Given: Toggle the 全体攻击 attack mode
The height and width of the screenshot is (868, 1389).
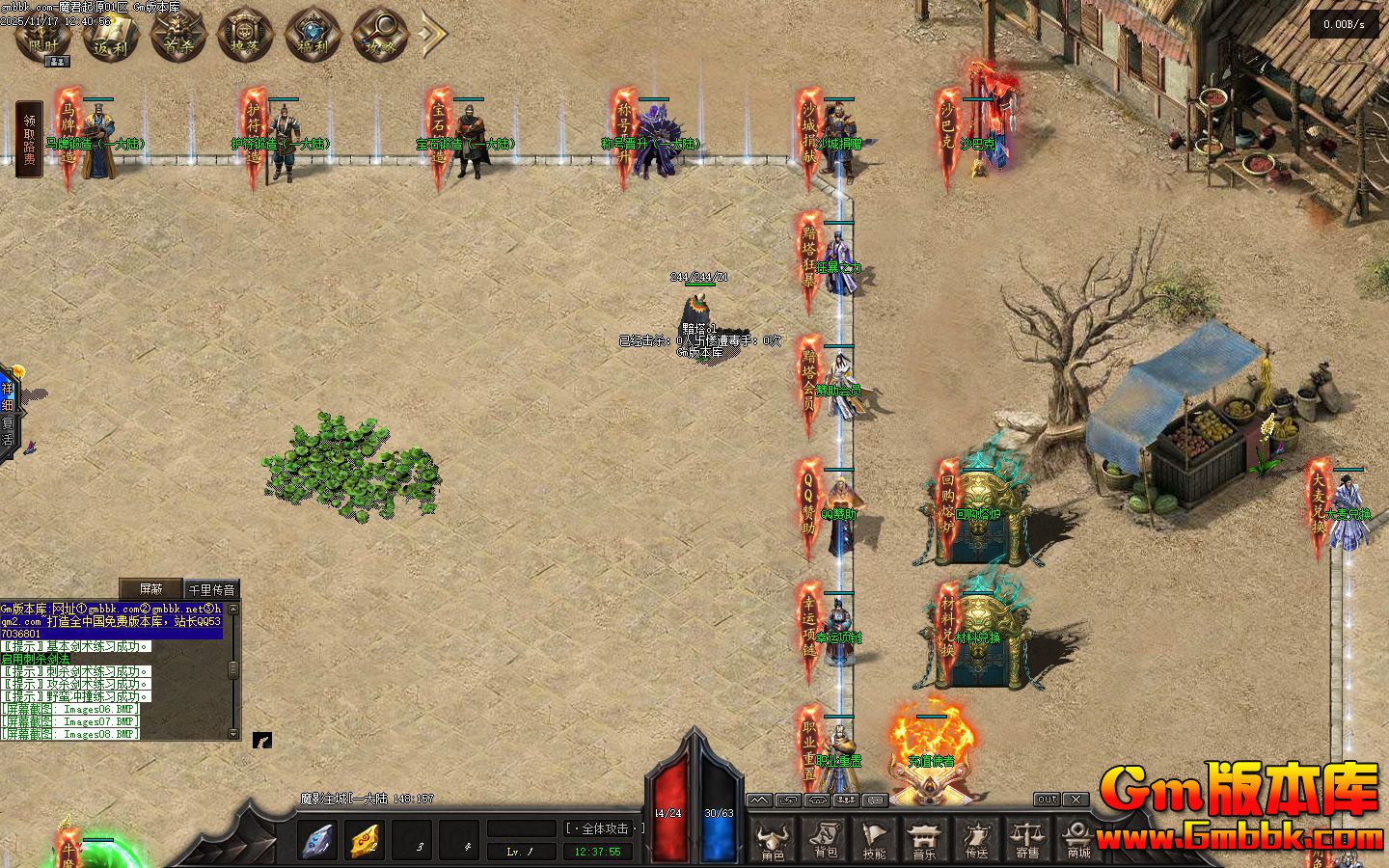Looking at the screenshot, I should pos(604,828).
